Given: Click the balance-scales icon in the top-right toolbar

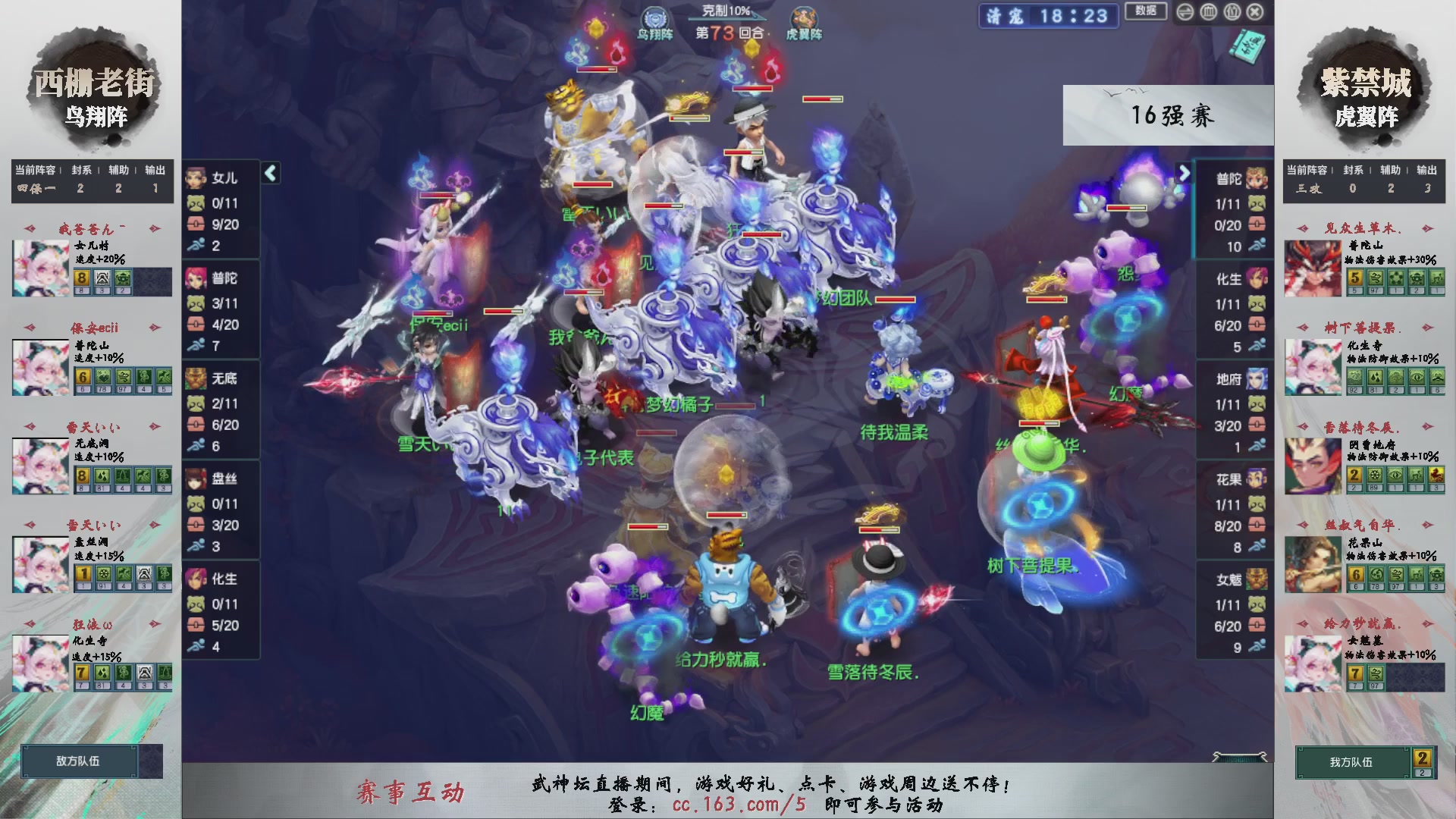Looking at the screenshot, I should click(x=1187, y=12).
